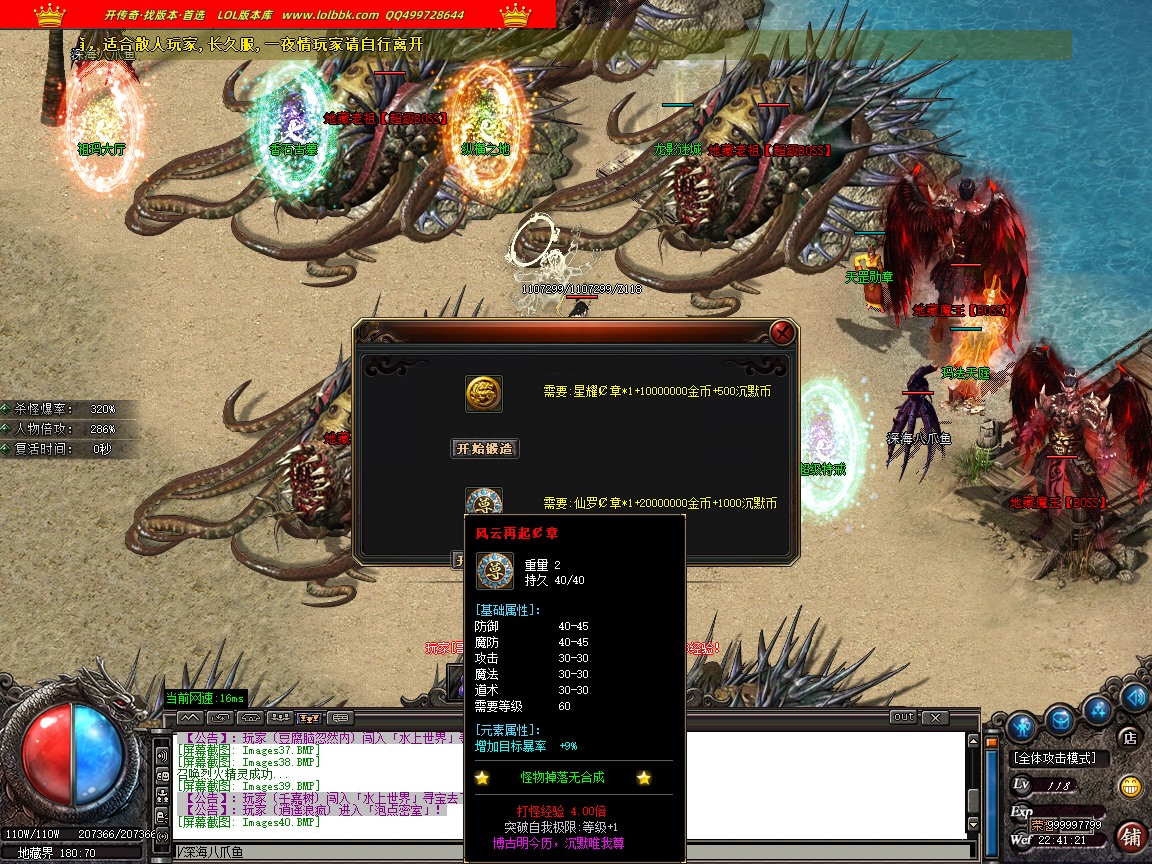Viewport: 1152px width, 864px height.
Task: Open the smiley face emote button
Action: tap(1131, 786)
